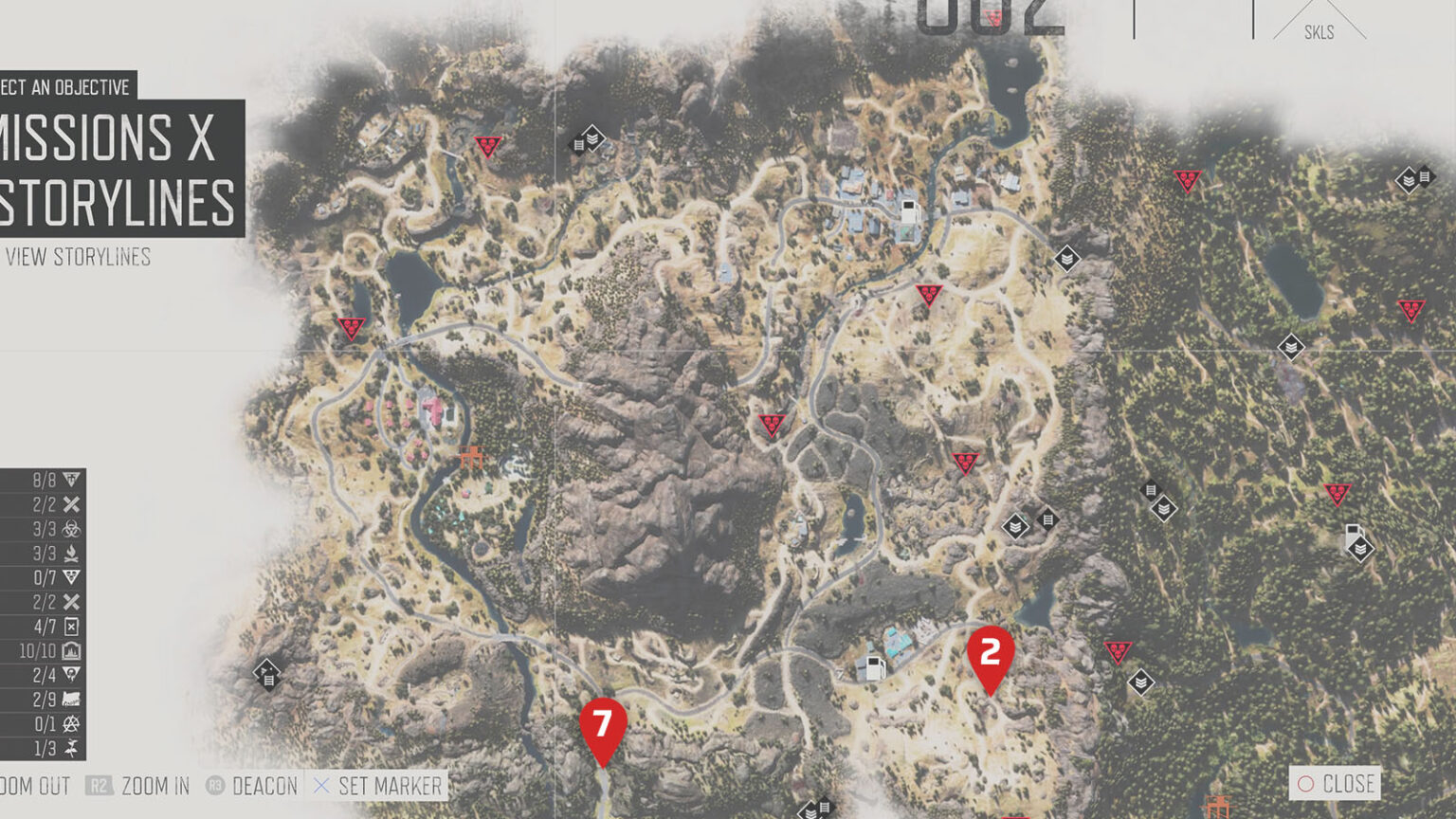Click the campfire icon in the legend sidebar
The height and width of the screenshot is (819, 1456).
70,554
